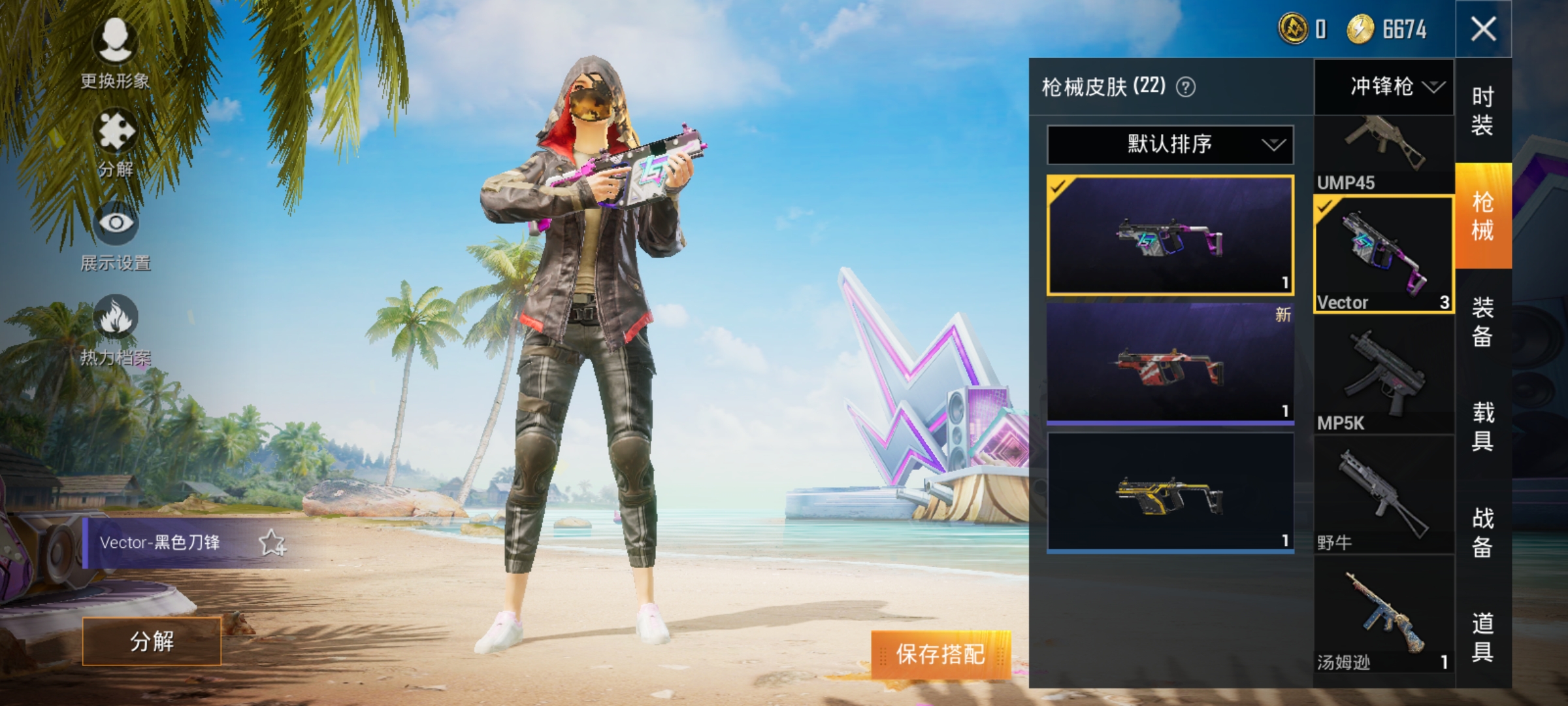Choose the 野牛 weapon entry
This screenshot has width=1568, height=706.
pyautogui.click(x=1384, y=497)
